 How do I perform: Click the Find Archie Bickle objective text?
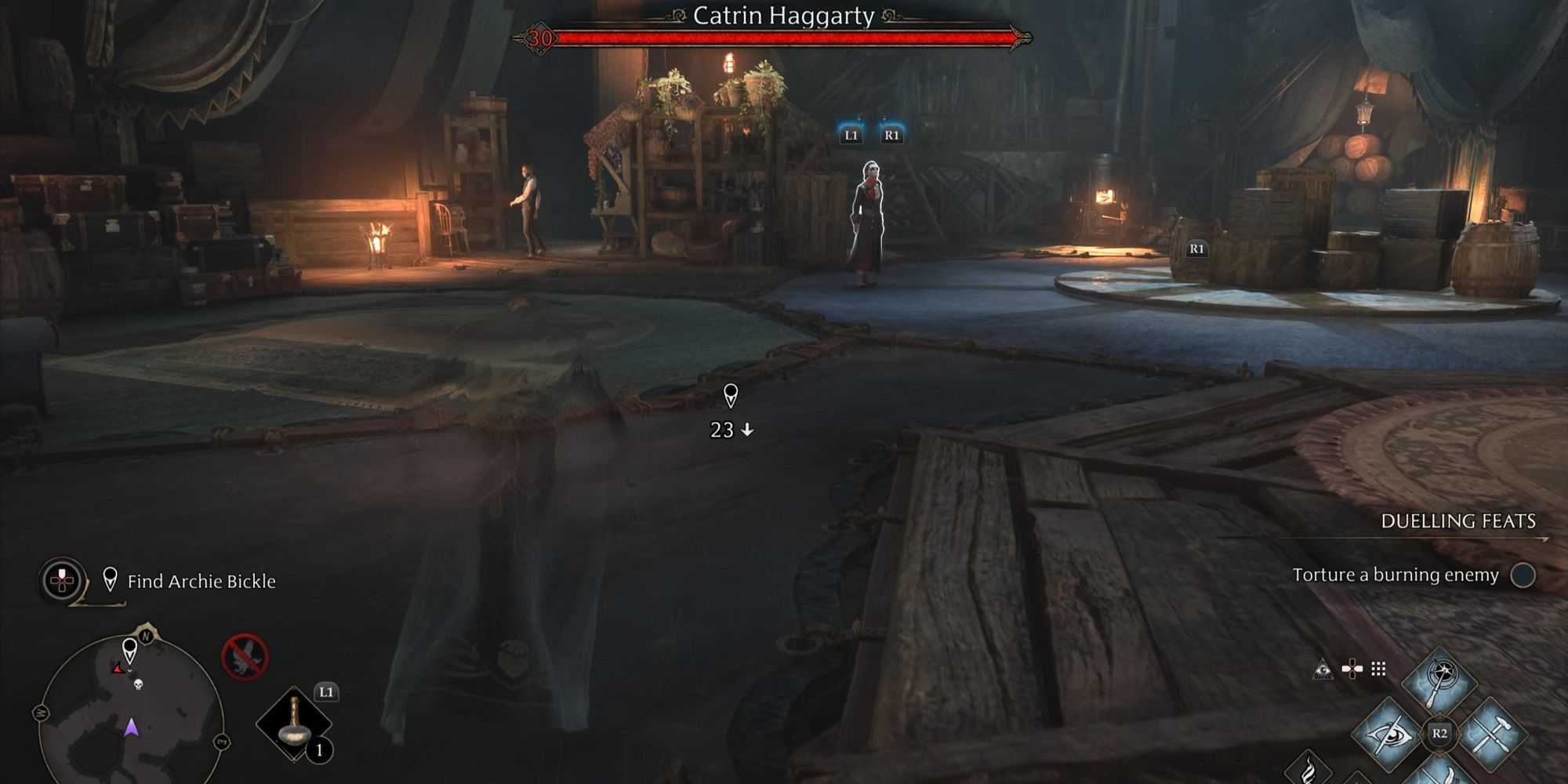pos(201,581)
